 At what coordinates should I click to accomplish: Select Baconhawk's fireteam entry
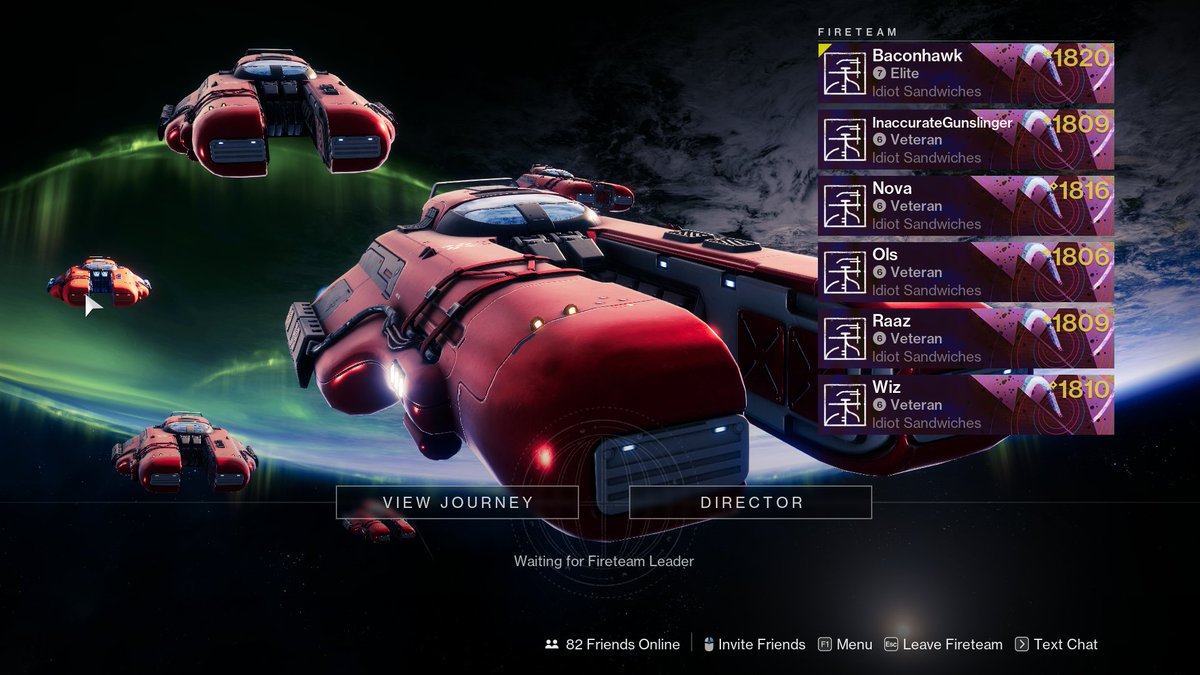point(965,73)
